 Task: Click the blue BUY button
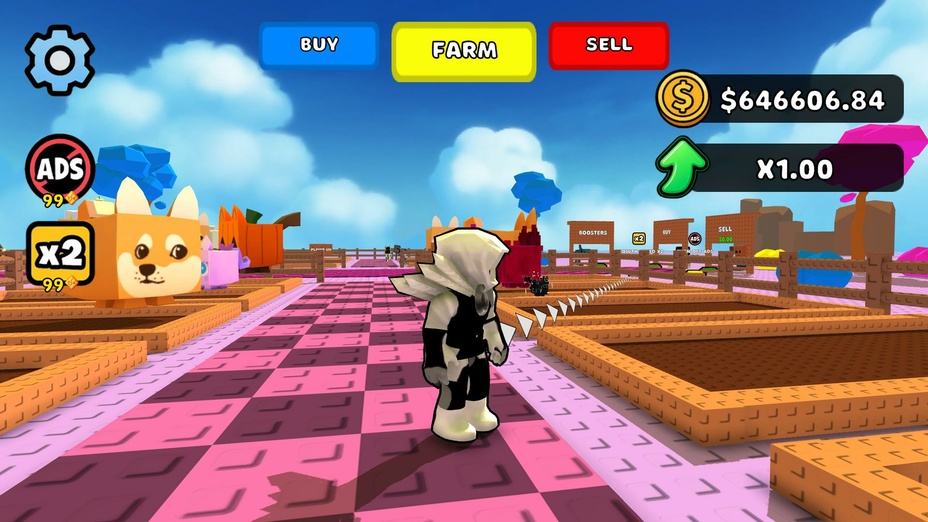coord(319,45)
